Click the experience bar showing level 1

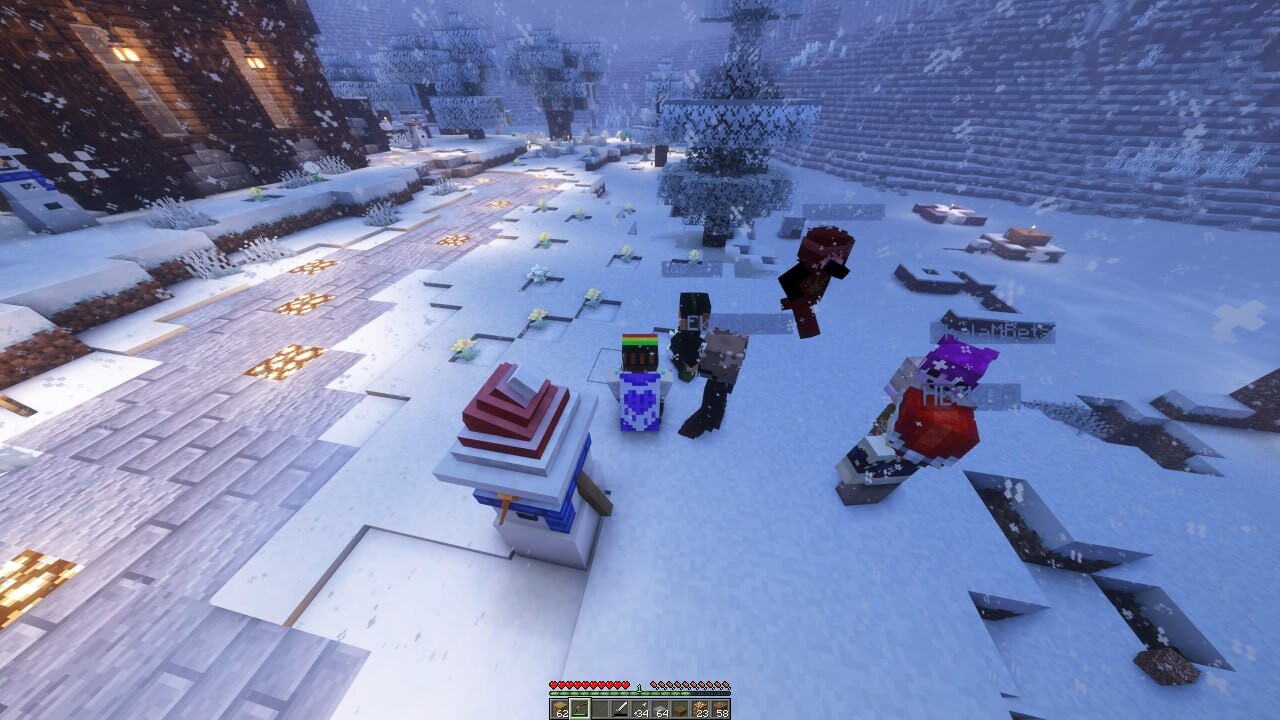[x=638, y=690]
